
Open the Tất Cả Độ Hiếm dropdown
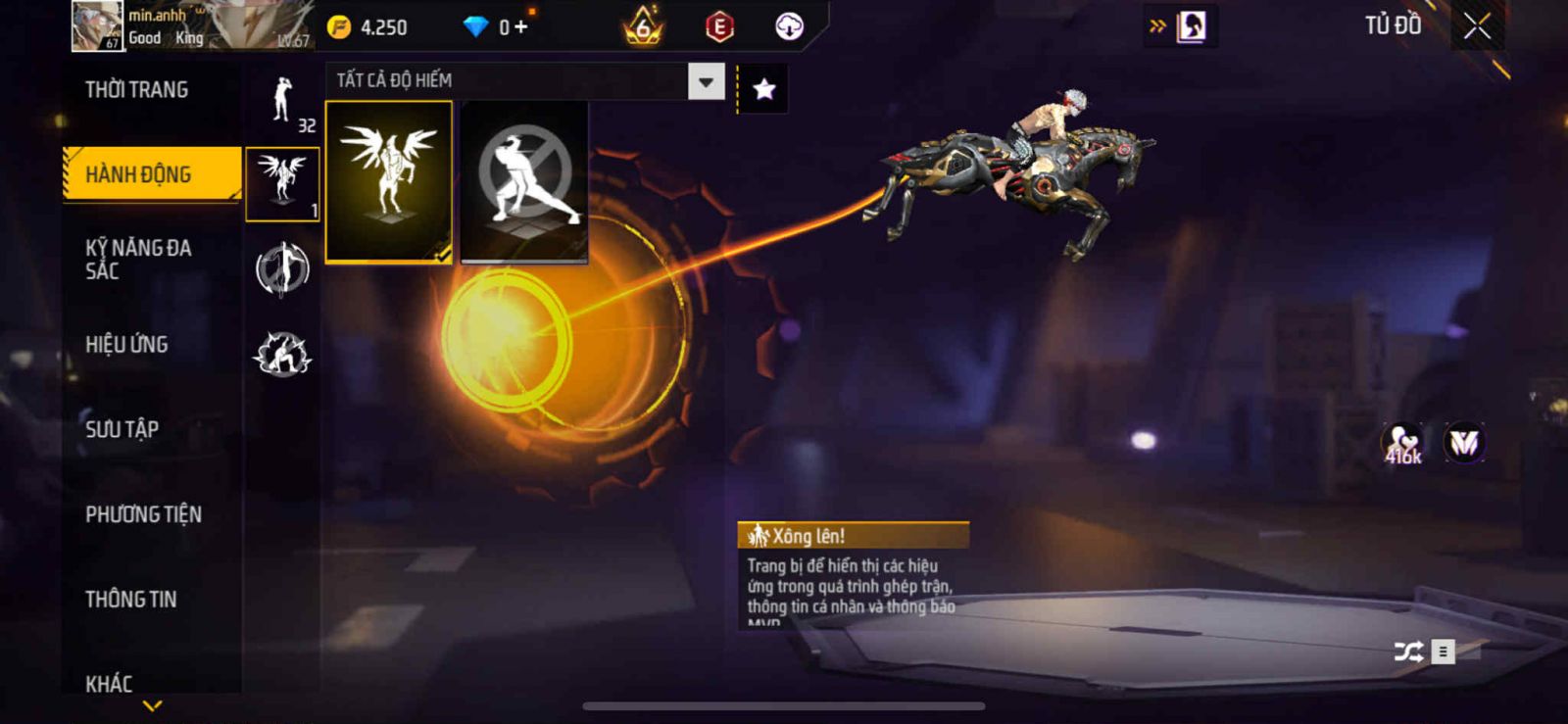706,81
